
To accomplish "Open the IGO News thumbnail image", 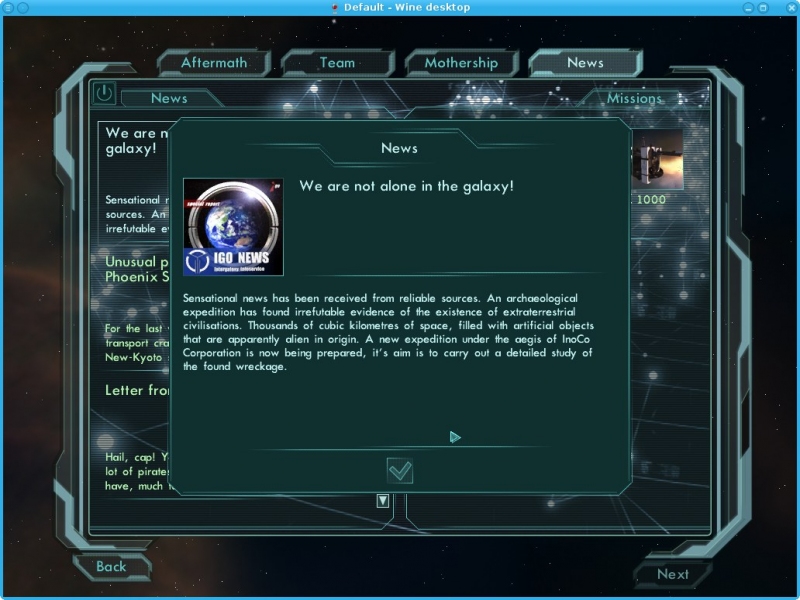I will (x=233, y=227).
